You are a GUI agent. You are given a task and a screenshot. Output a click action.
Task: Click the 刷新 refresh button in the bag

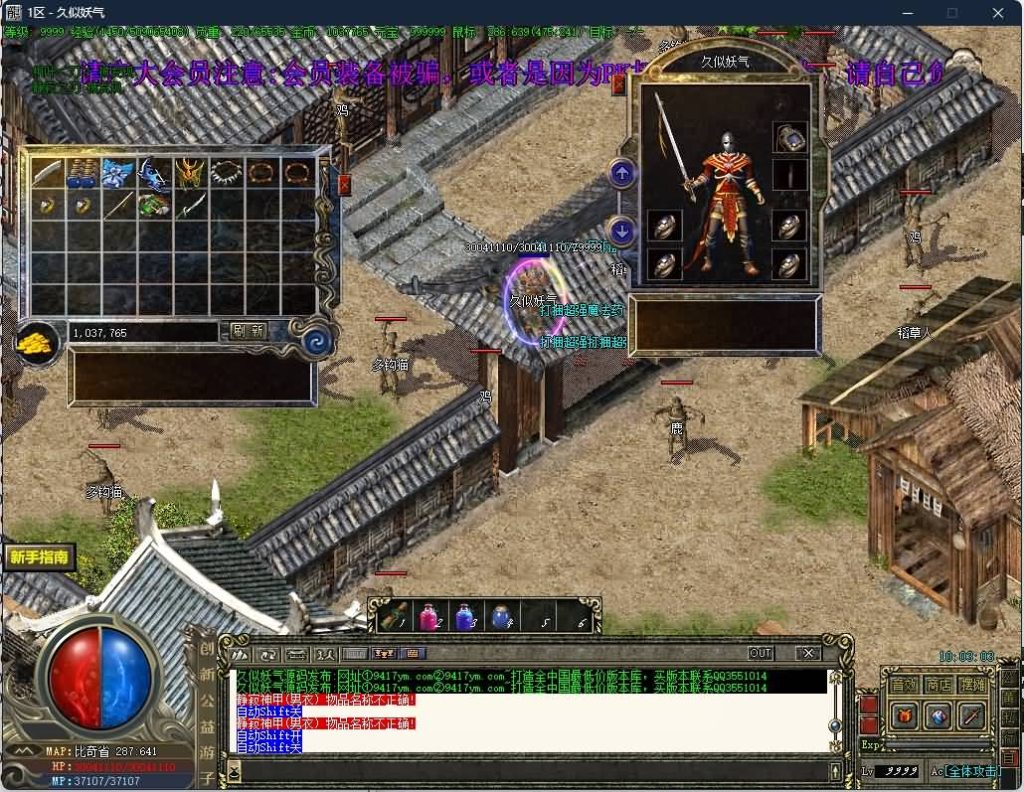(248, 331)
